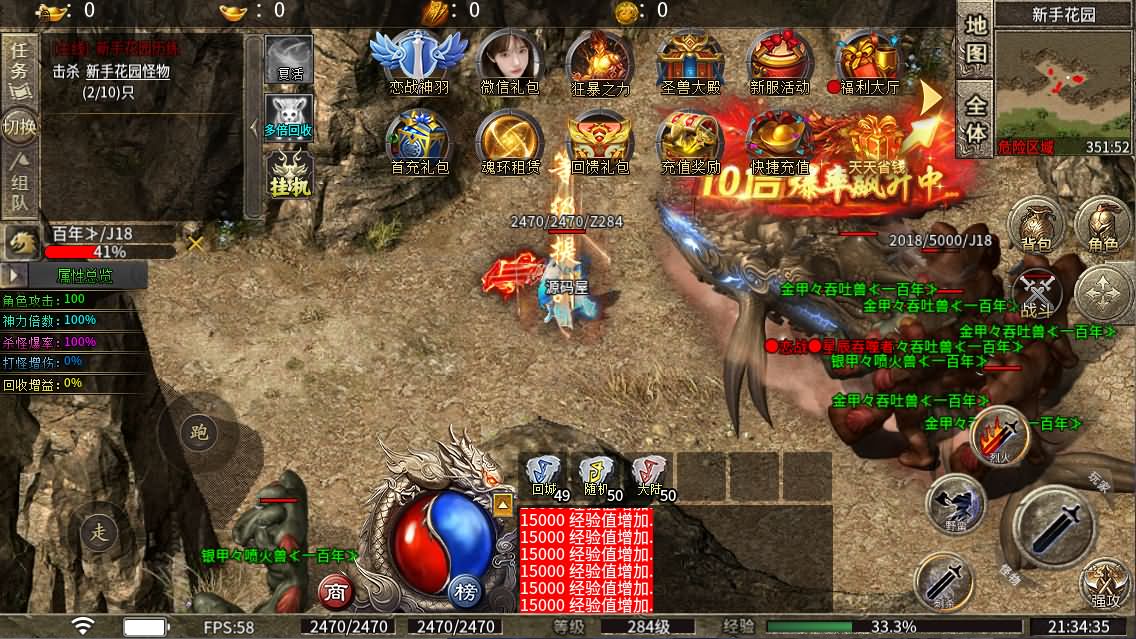The height and width of the screenshot is (639, 1136).
Task: Open the 角色 character sheet
Action: coord(1103,225)
